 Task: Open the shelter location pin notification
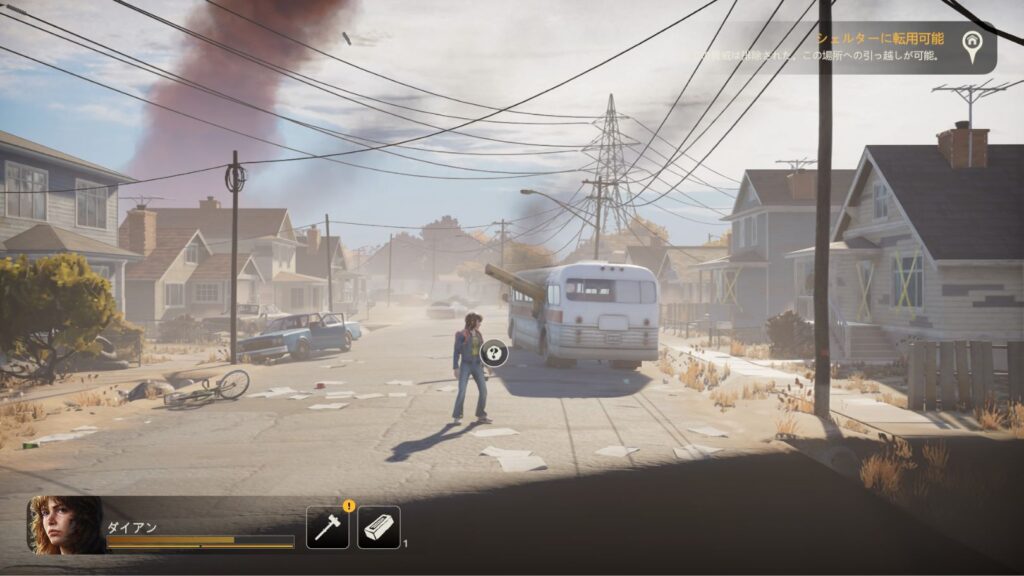pyautogui.click(x=970, y=45)
